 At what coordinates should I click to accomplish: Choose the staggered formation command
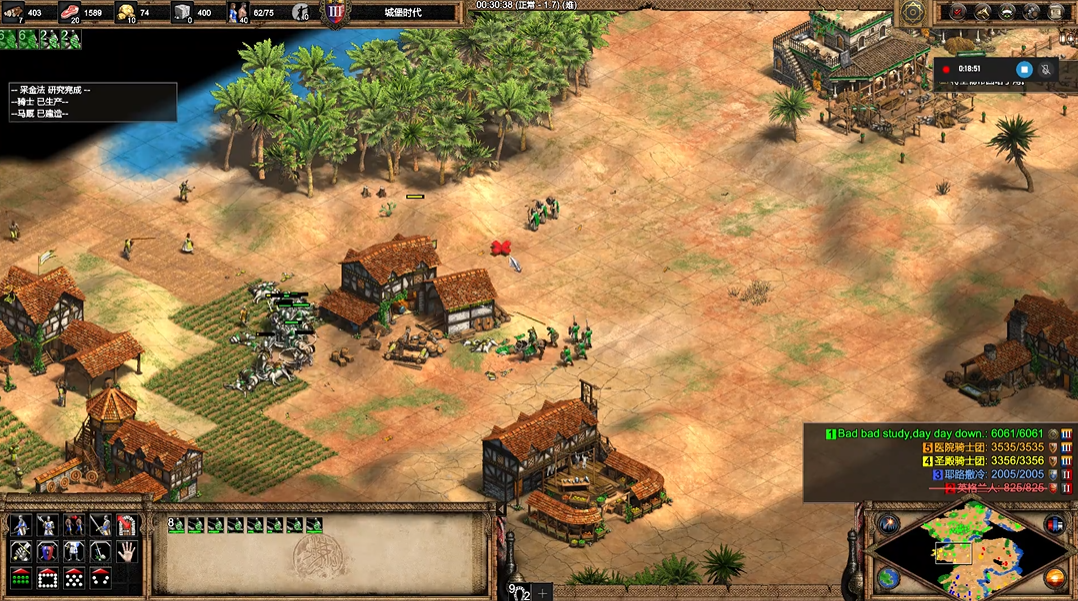coord(74,578)
